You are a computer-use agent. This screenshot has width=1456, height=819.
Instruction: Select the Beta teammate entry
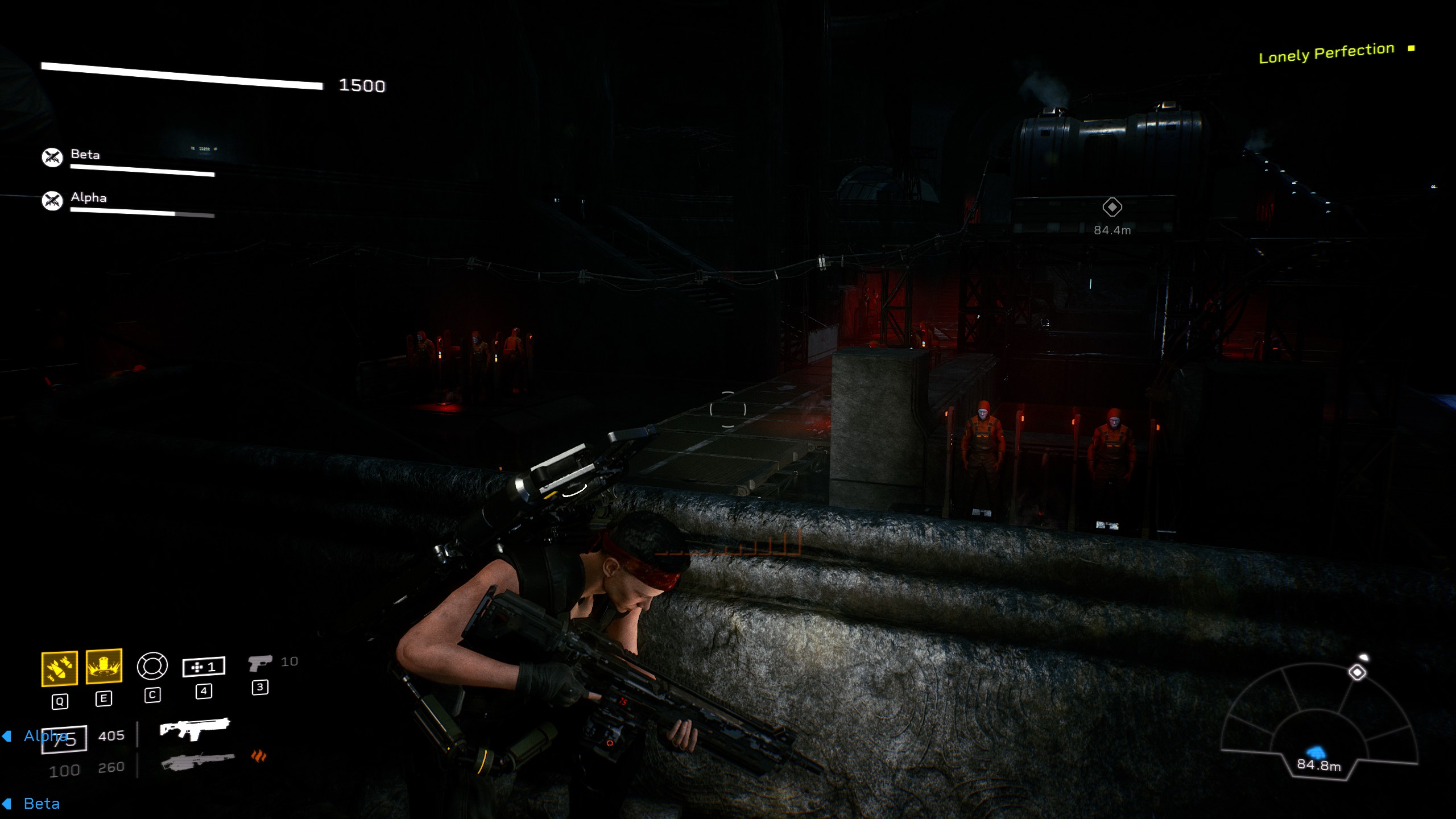84,154
